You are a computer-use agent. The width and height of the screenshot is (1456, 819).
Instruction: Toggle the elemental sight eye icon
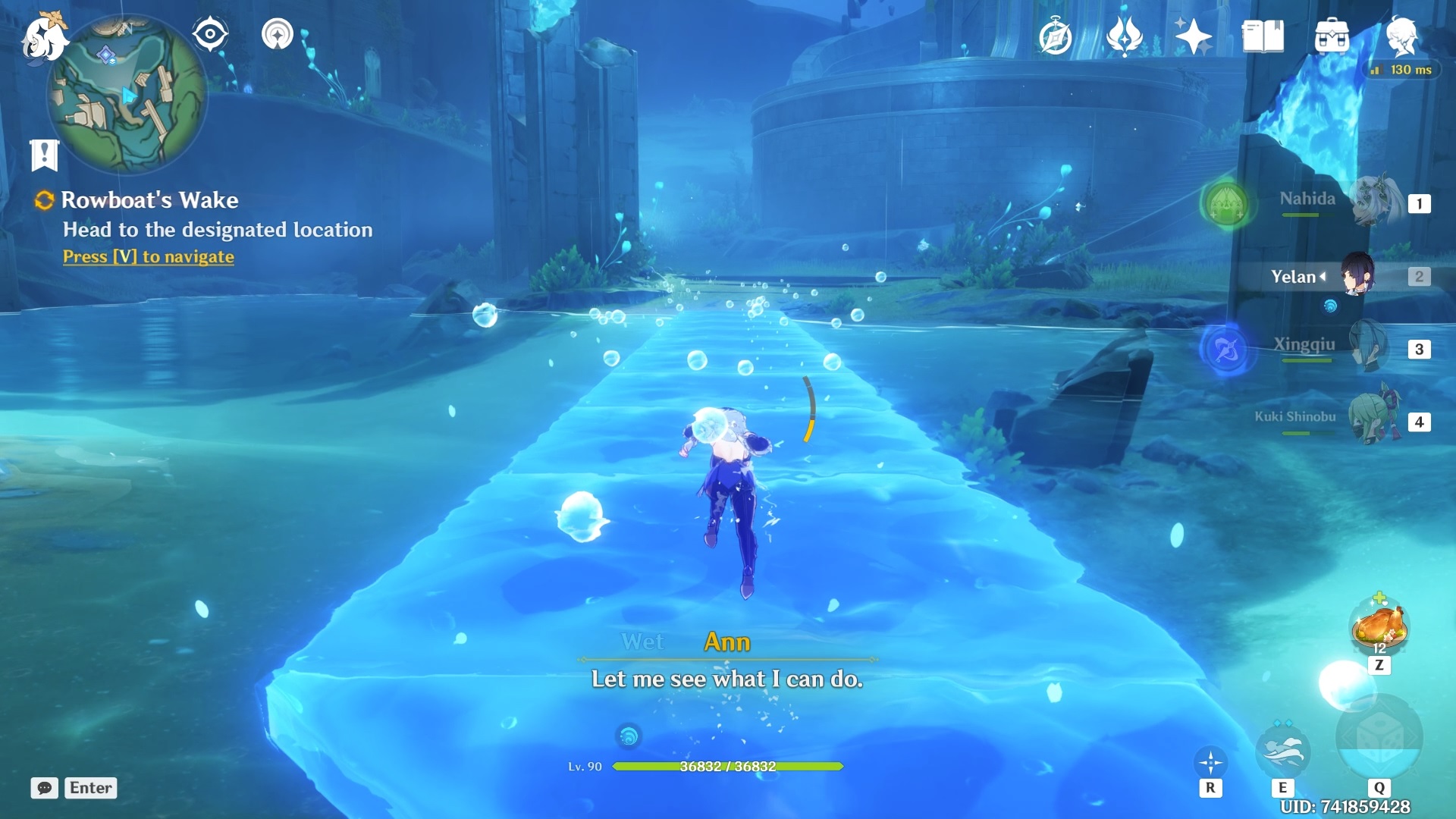coord(210,34)
